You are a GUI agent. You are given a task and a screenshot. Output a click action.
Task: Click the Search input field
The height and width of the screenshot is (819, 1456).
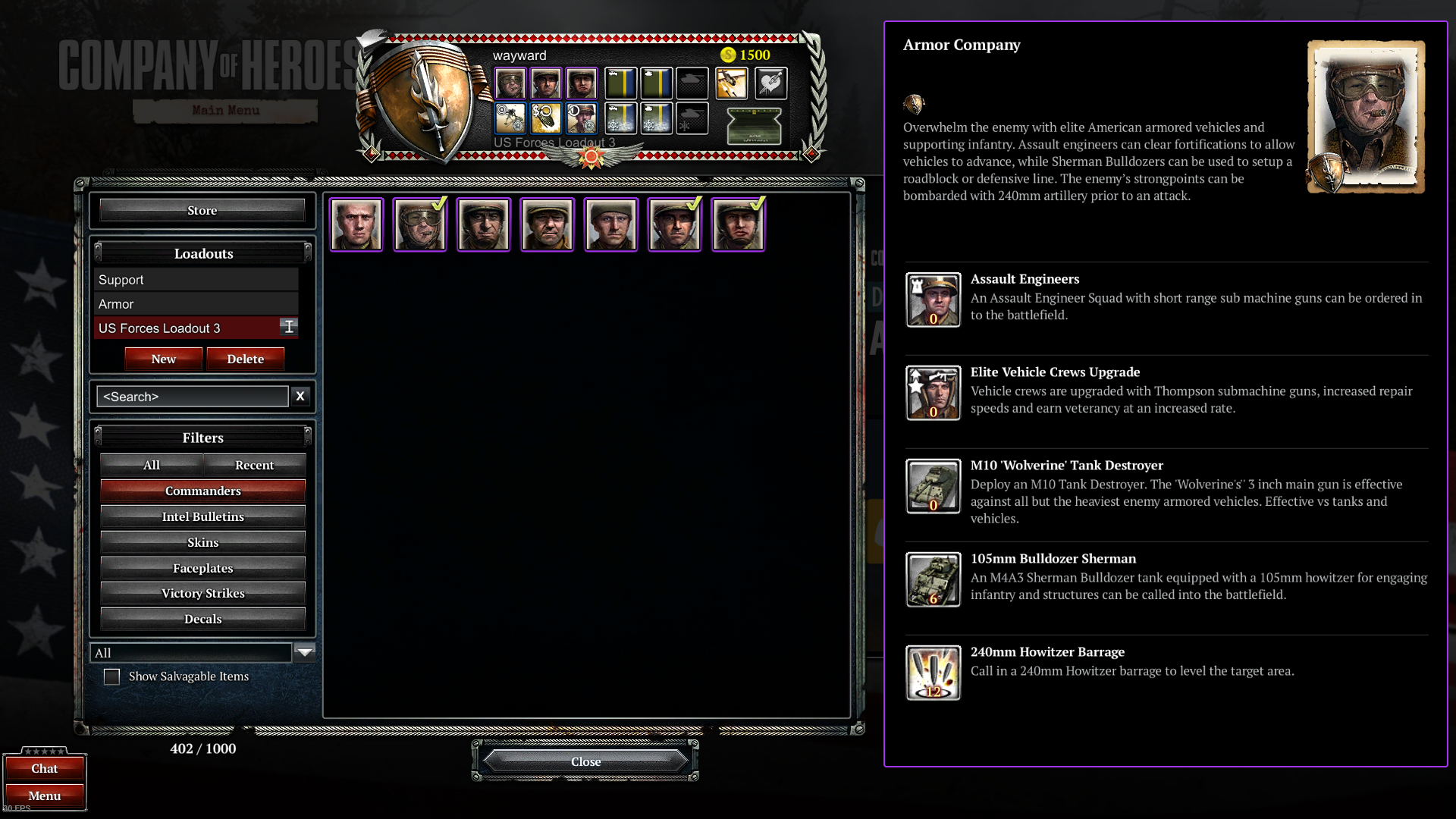tap(193, 397)
